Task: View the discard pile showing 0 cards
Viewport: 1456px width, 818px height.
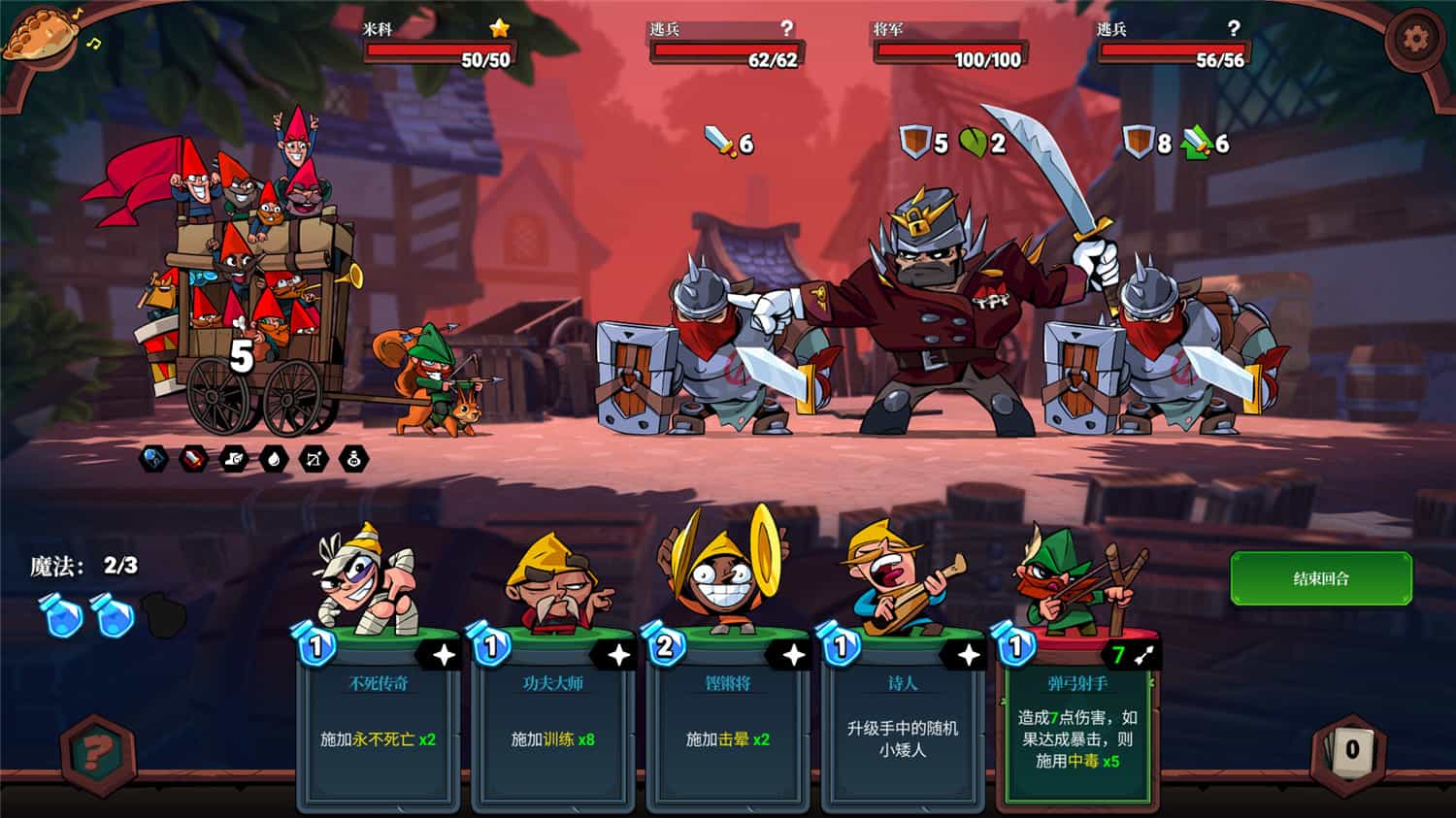Action: pyautogui.click(x=1351, y=748)
